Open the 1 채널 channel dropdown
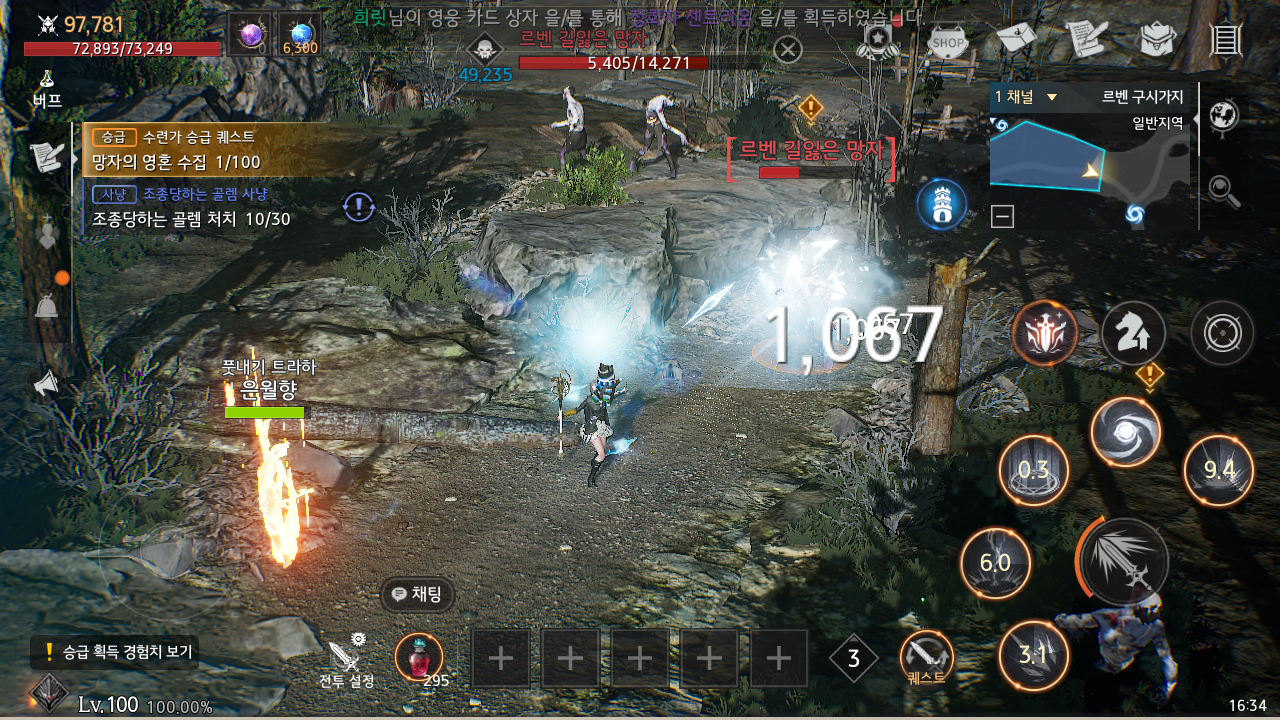The width and height of the screenshot is (1280, 720). coord(1026,97)
